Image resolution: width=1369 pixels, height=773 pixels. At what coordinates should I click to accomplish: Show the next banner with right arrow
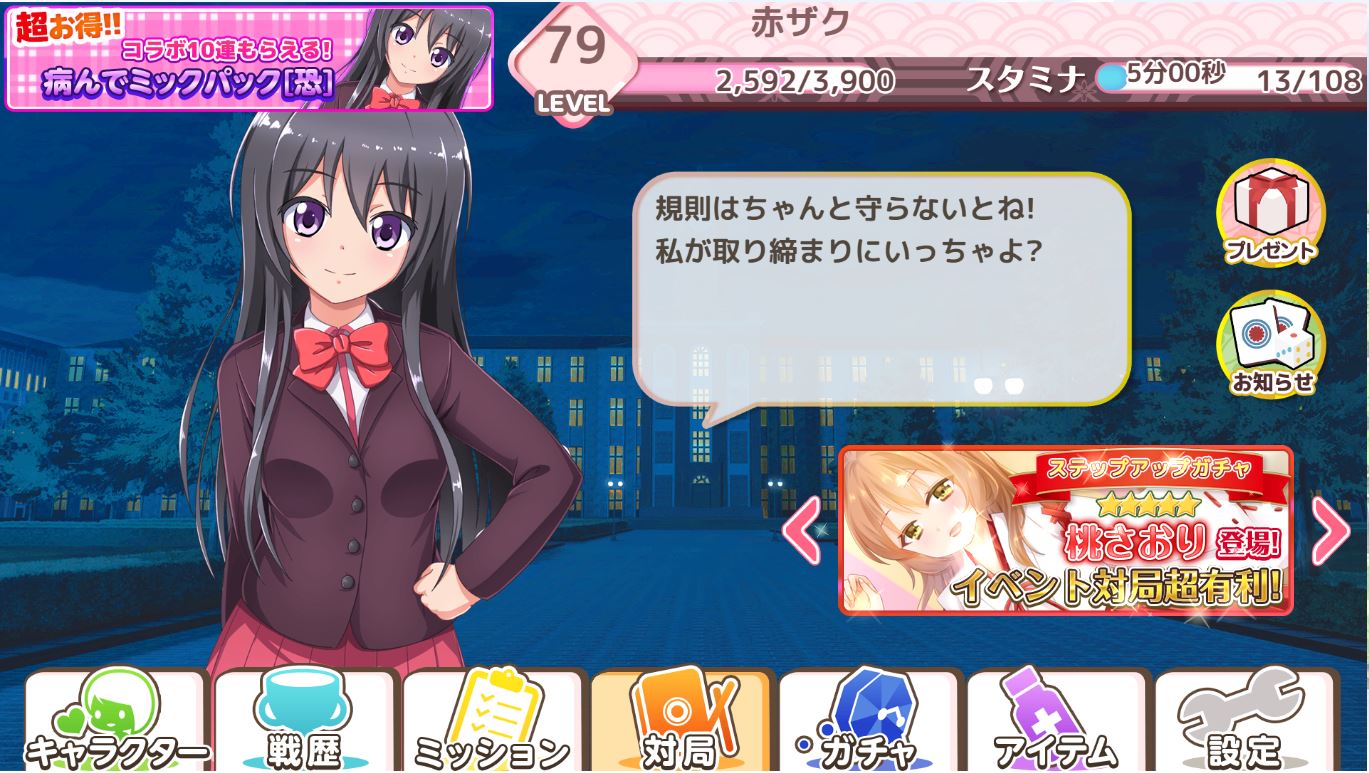1330,530
